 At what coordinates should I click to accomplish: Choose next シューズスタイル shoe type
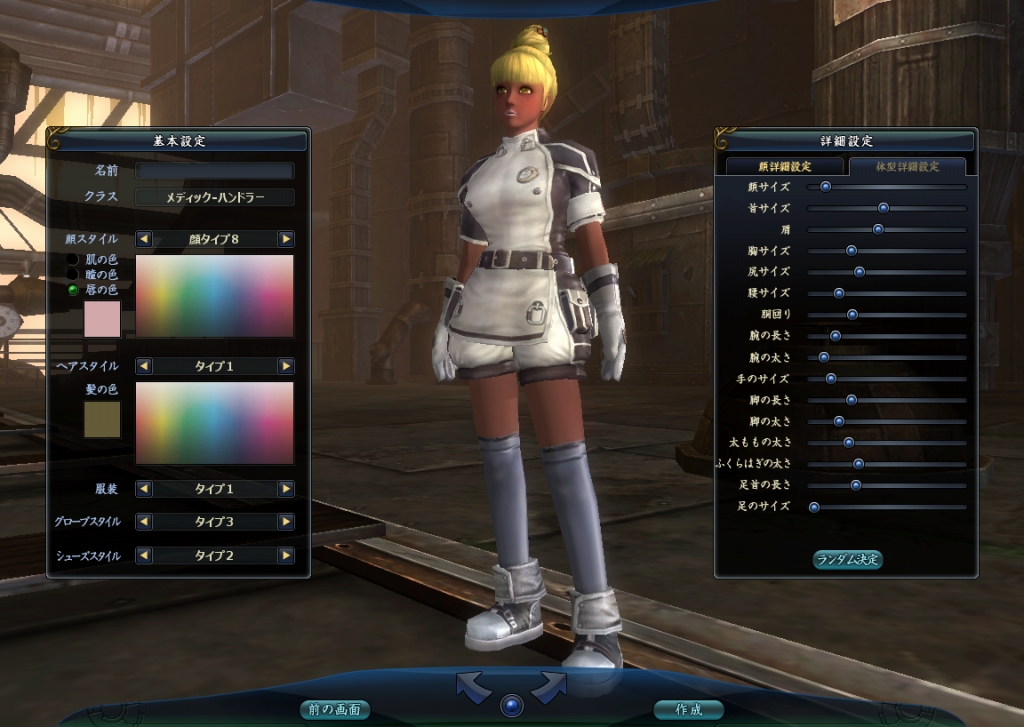point(286,555)
